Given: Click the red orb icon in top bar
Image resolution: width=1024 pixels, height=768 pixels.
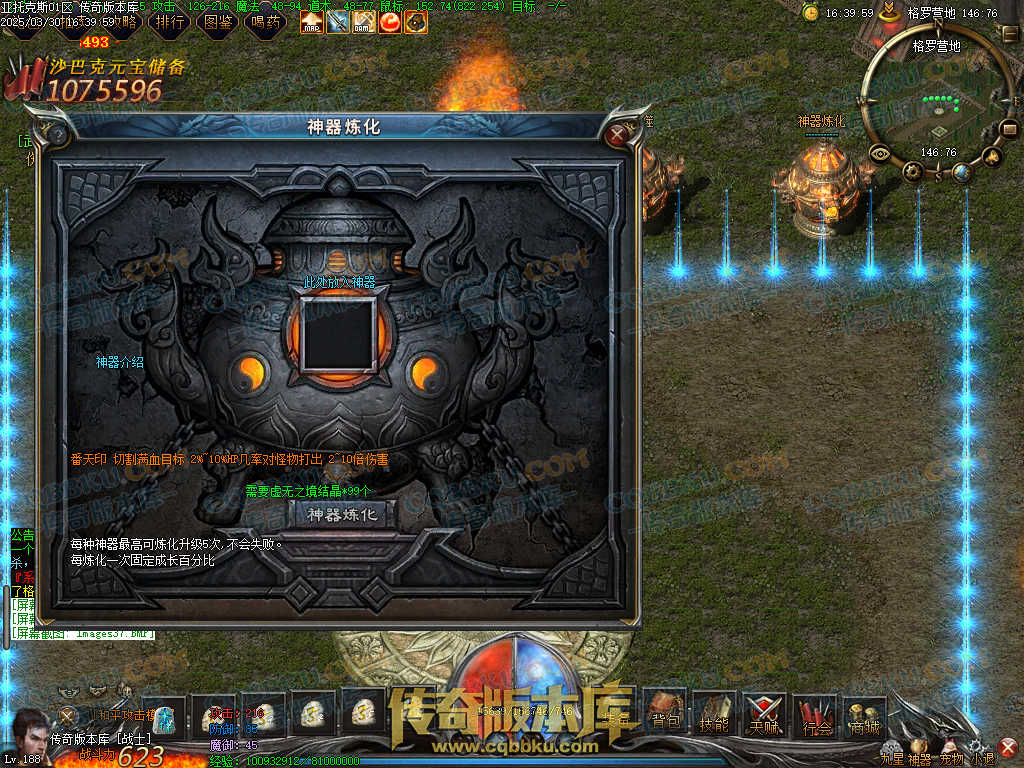Looking at the screenshot, I should click(x=390, y=21).
